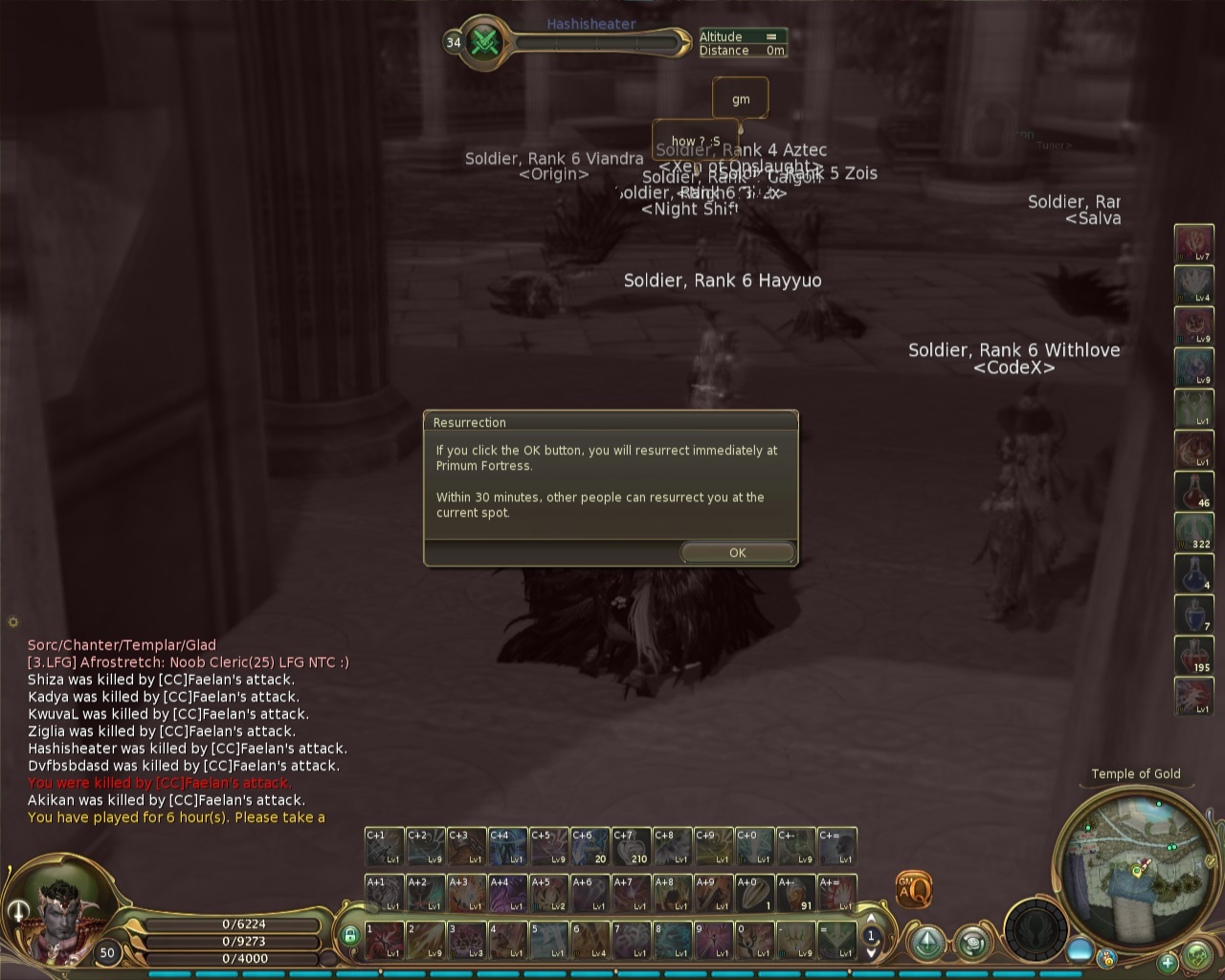Select the top Lv7 skill in side bar

click(1193, 243)
